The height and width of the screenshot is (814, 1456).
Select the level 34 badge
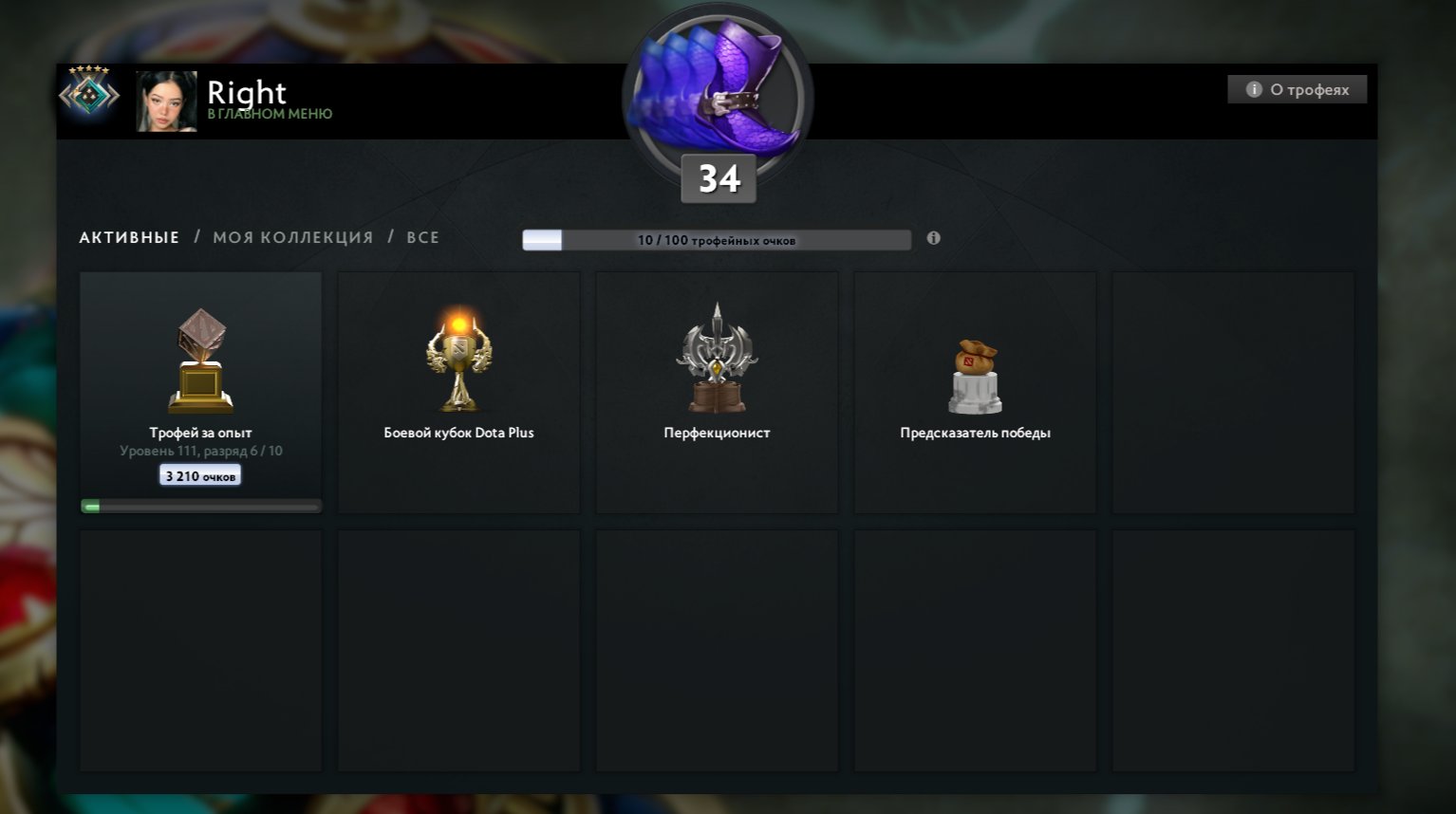(x=719, y=177)
